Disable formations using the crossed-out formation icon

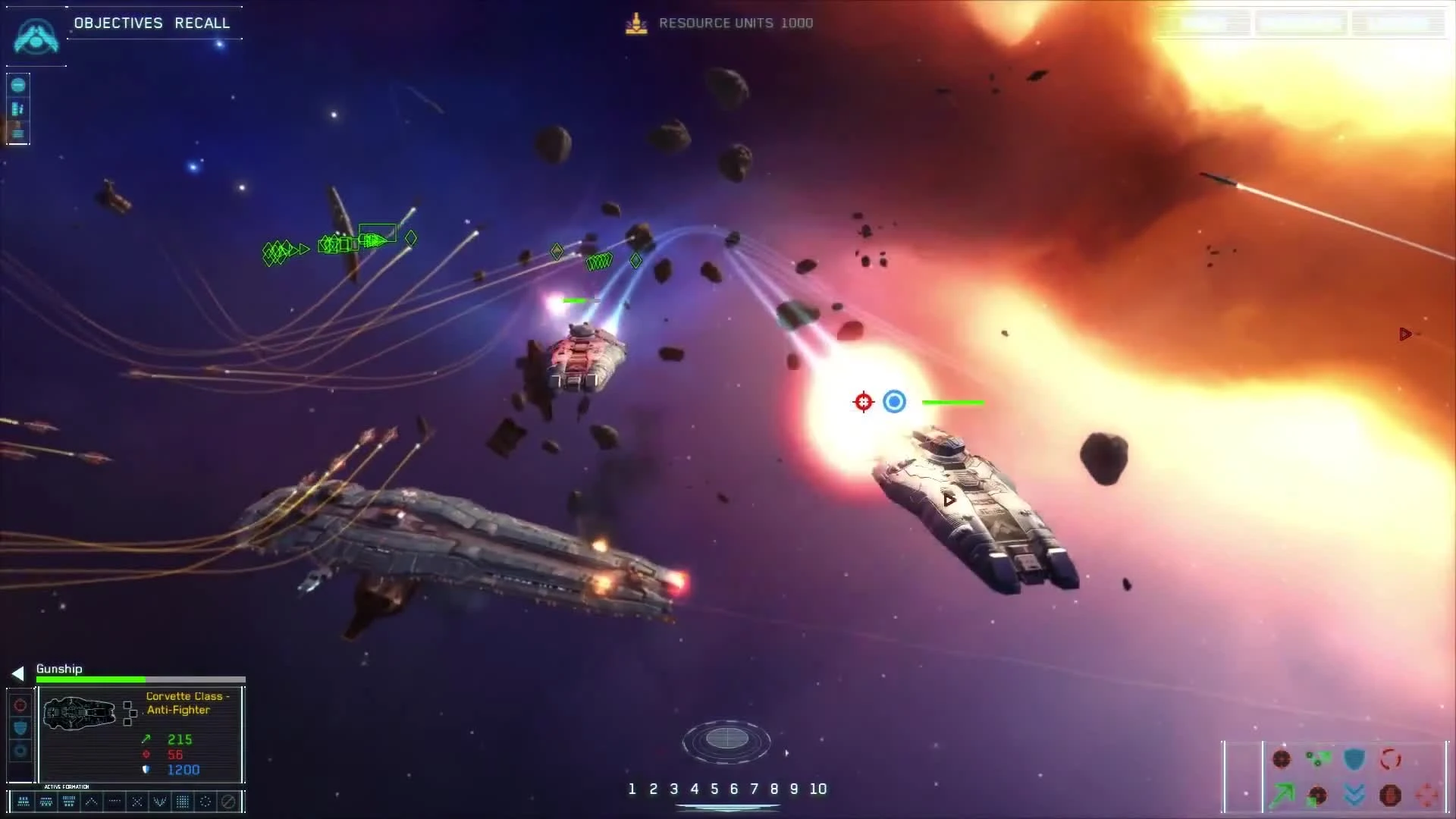pos(228,801)
